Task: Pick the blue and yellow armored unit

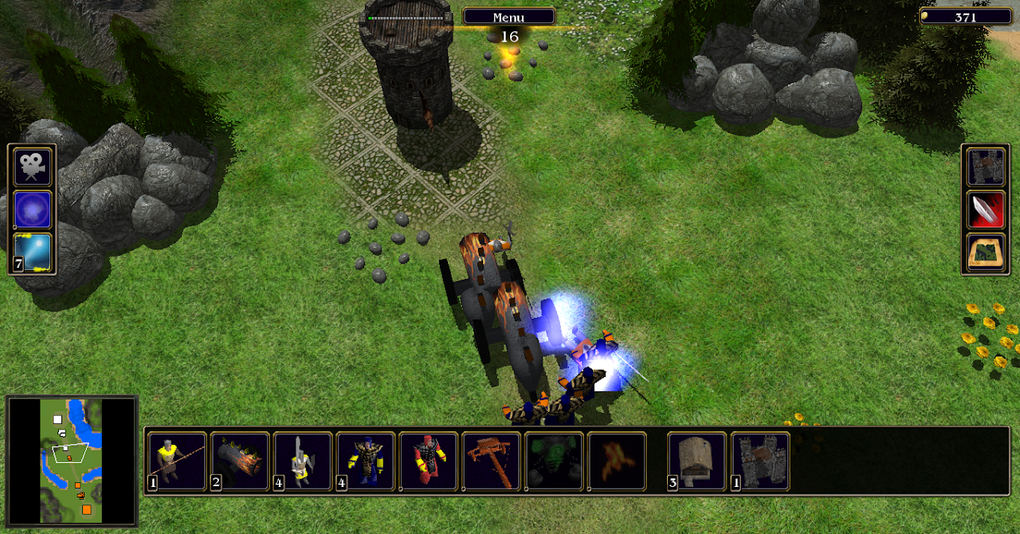Action: (366, 461)
